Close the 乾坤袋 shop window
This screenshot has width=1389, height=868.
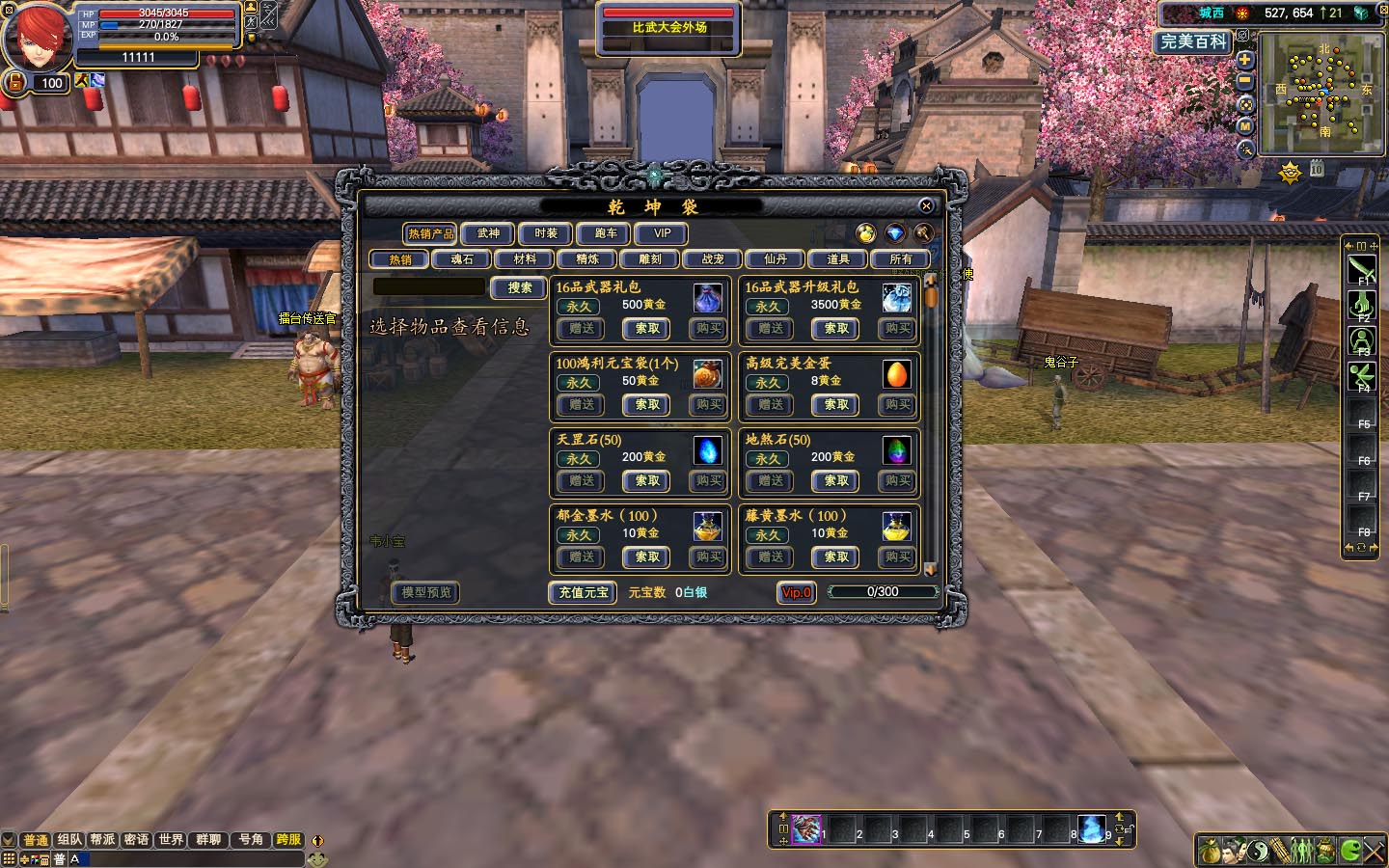(926, 205)
